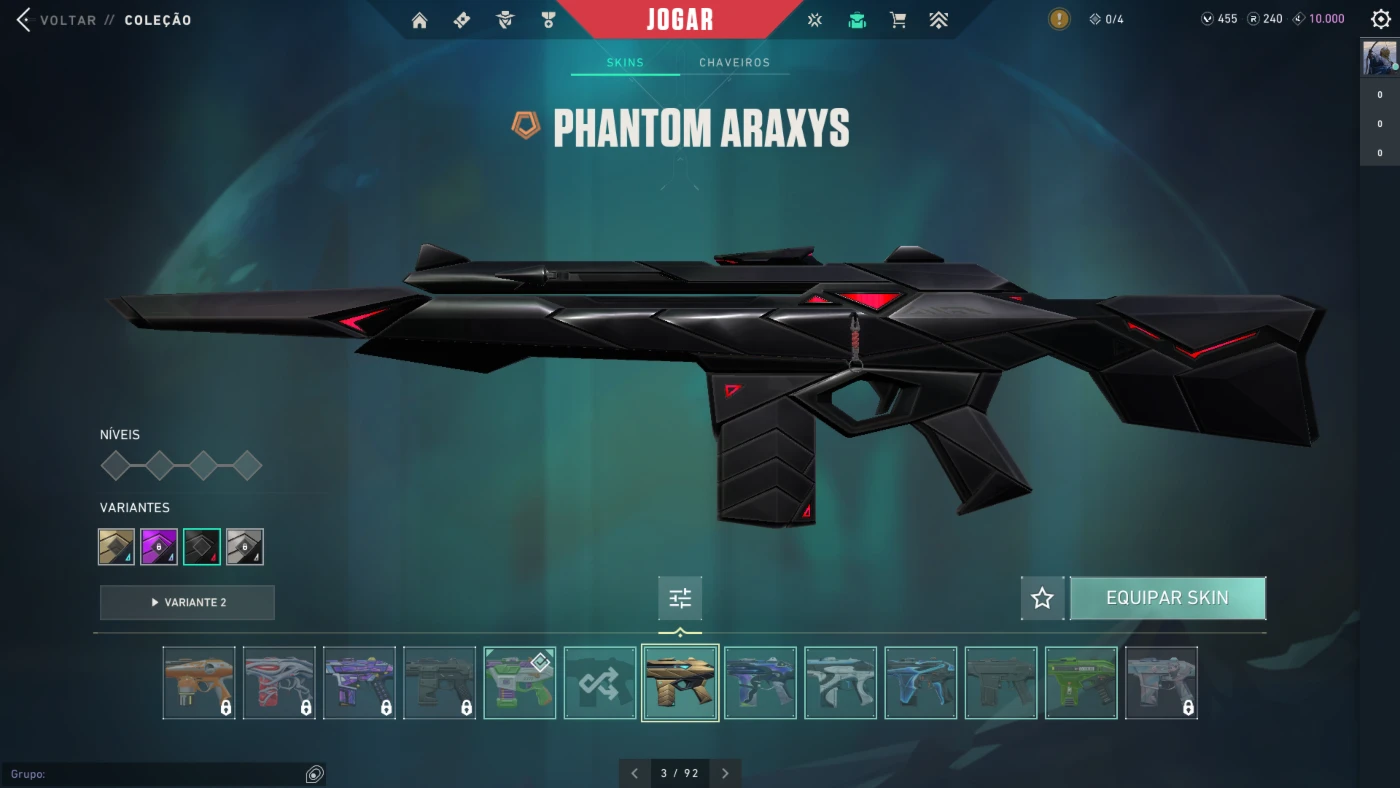1400x788 pixels.
Task: Play the Variante 2 preview video
Action: [x=187, y=602]
